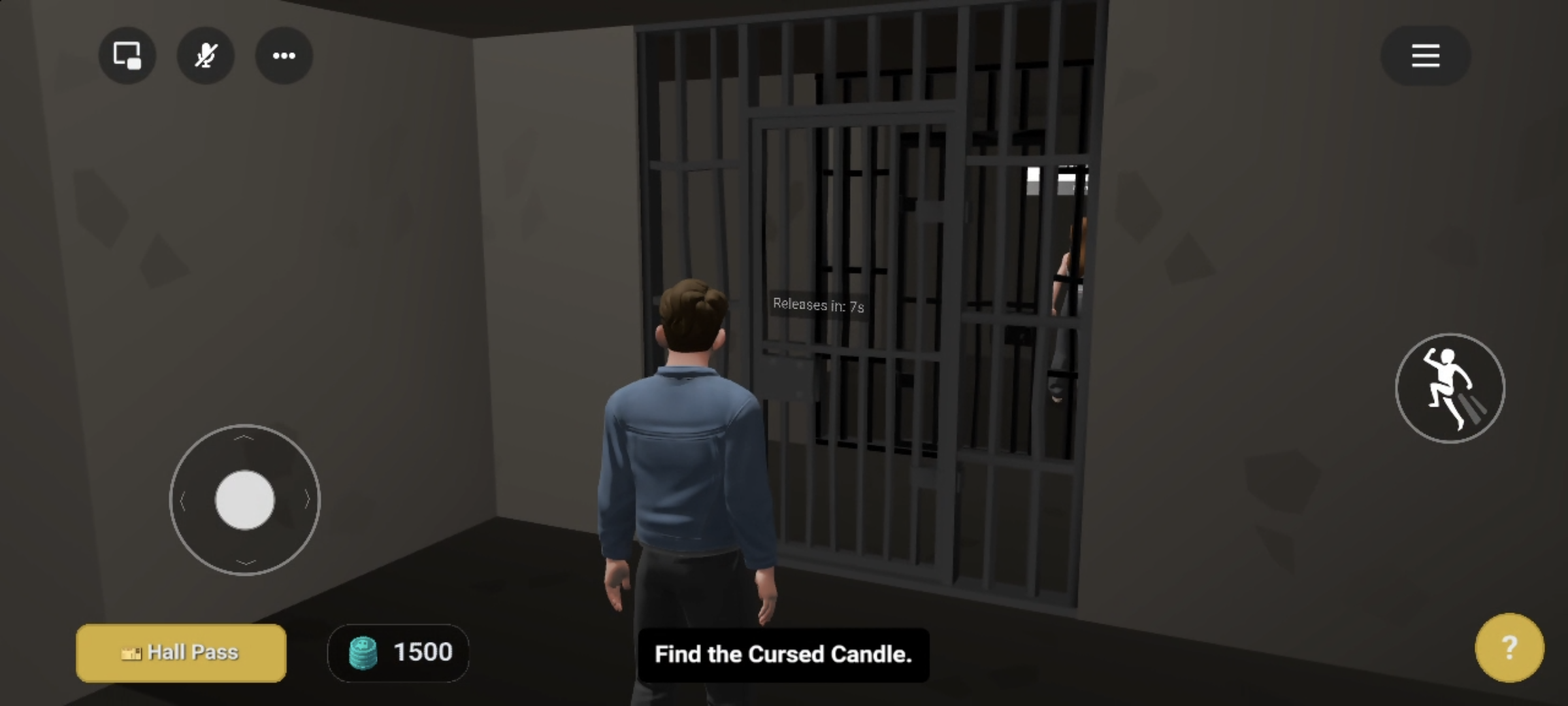Toggle voice chat off via mic icon
The height and width of the screenshot is (706, 1568).
point(206,56)
